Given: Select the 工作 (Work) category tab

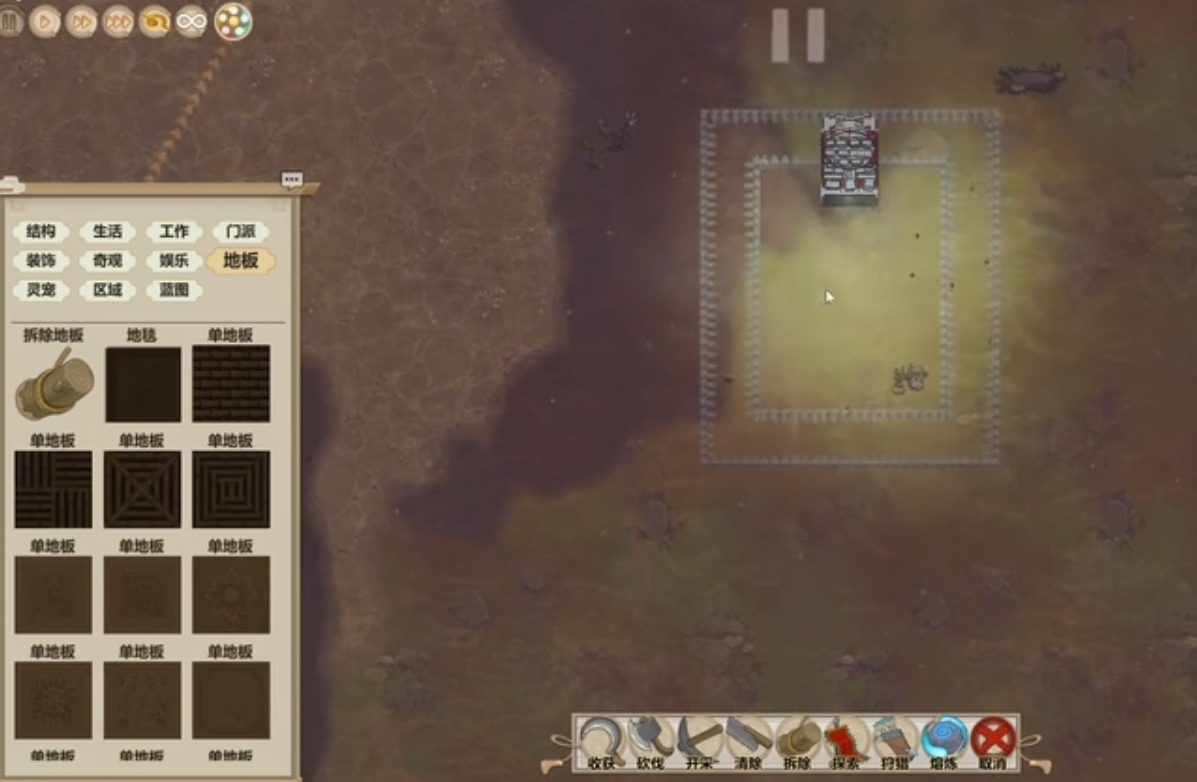Looking at the screenshot, I should (x=174, y=232).
